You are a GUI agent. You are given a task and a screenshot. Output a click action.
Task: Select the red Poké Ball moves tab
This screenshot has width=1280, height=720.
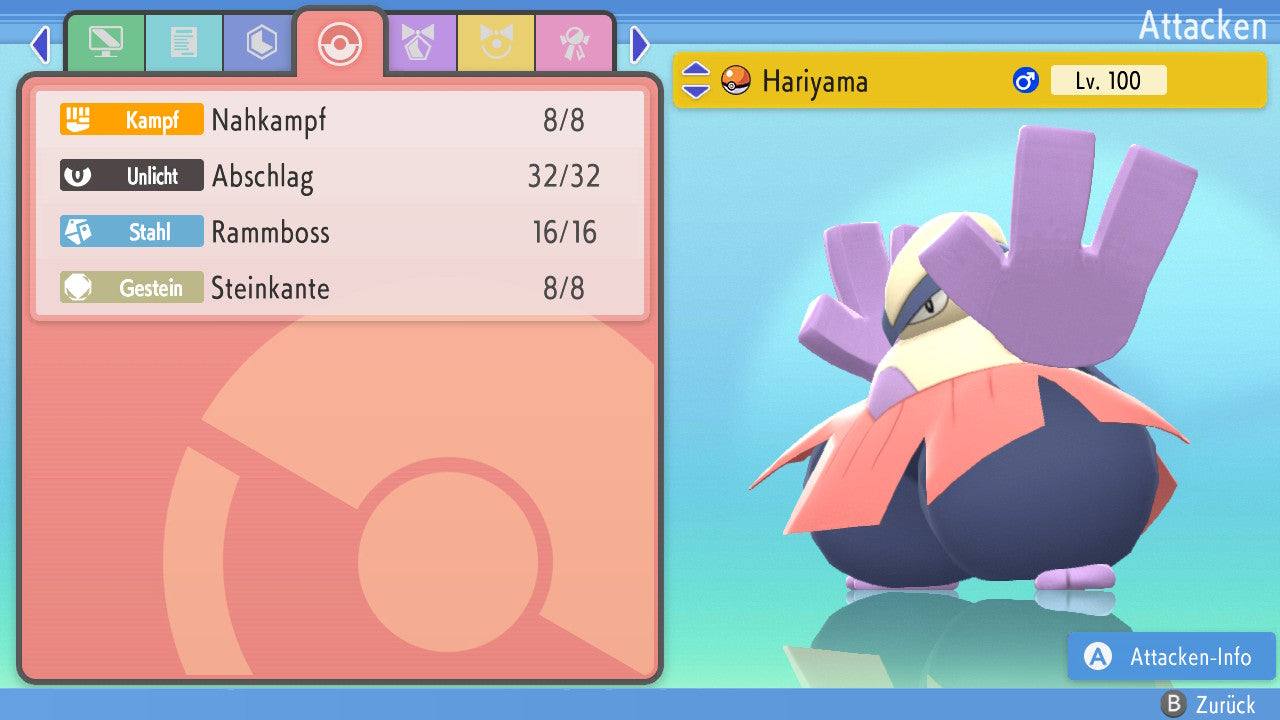(339, 43)
